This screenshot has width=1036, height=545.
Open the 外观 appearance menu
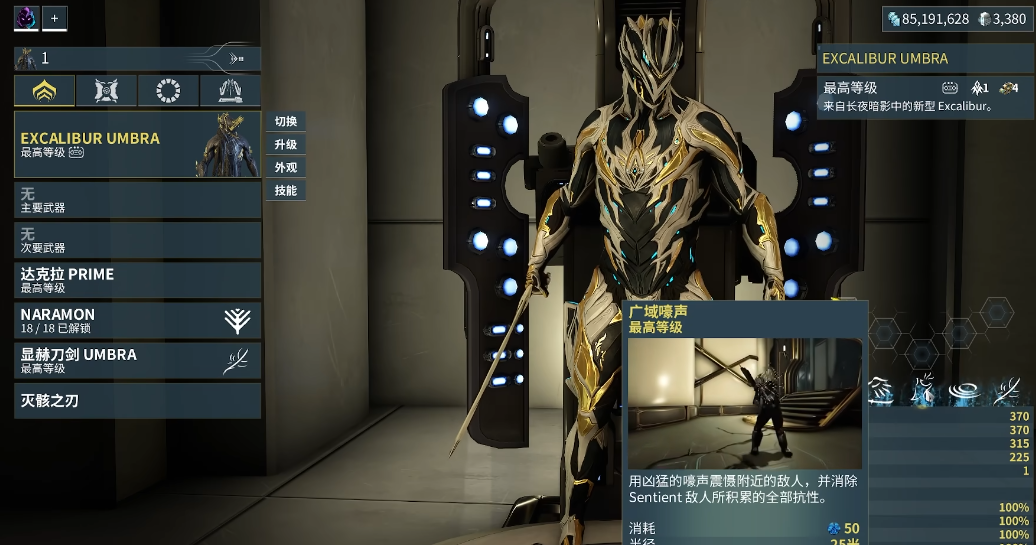click(x=285, y=168)
